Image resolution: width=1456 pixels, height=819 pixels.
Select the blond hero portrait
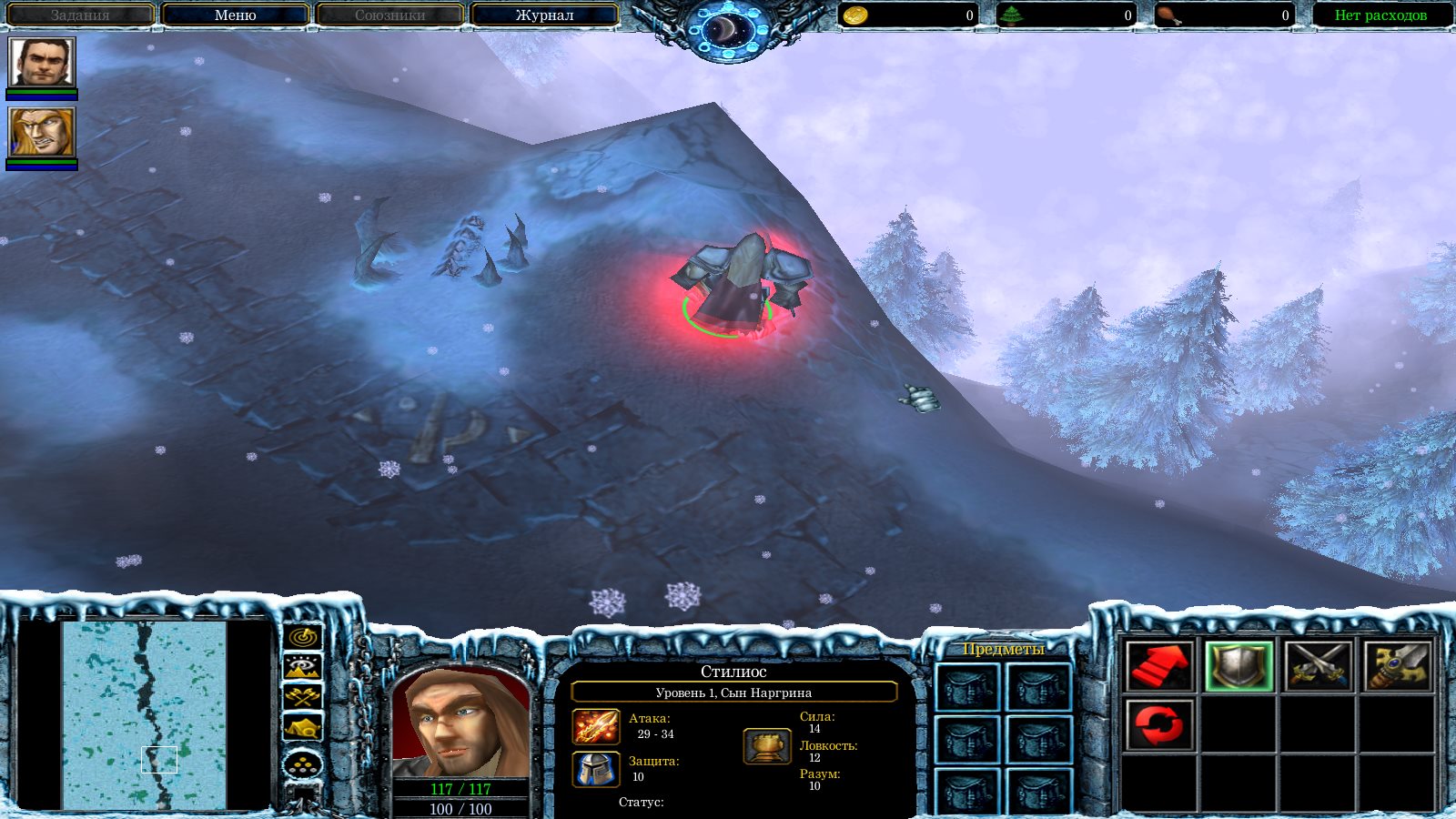[x=42, y=132]
